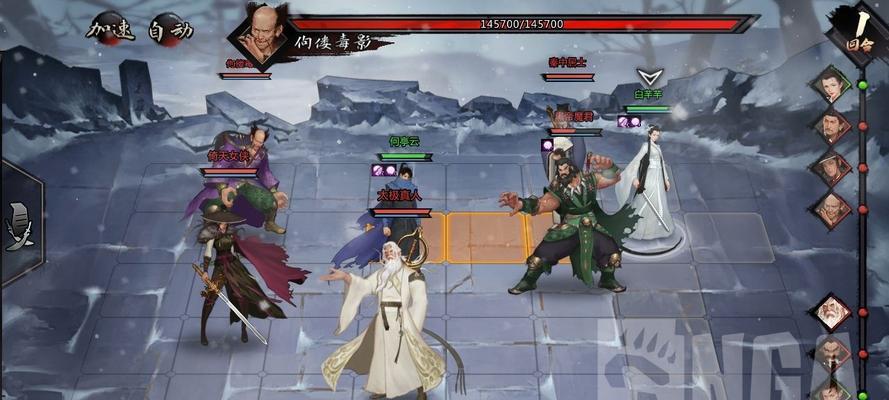
Task: Select the top portrait in the turn order
Action: coord(829,85)
